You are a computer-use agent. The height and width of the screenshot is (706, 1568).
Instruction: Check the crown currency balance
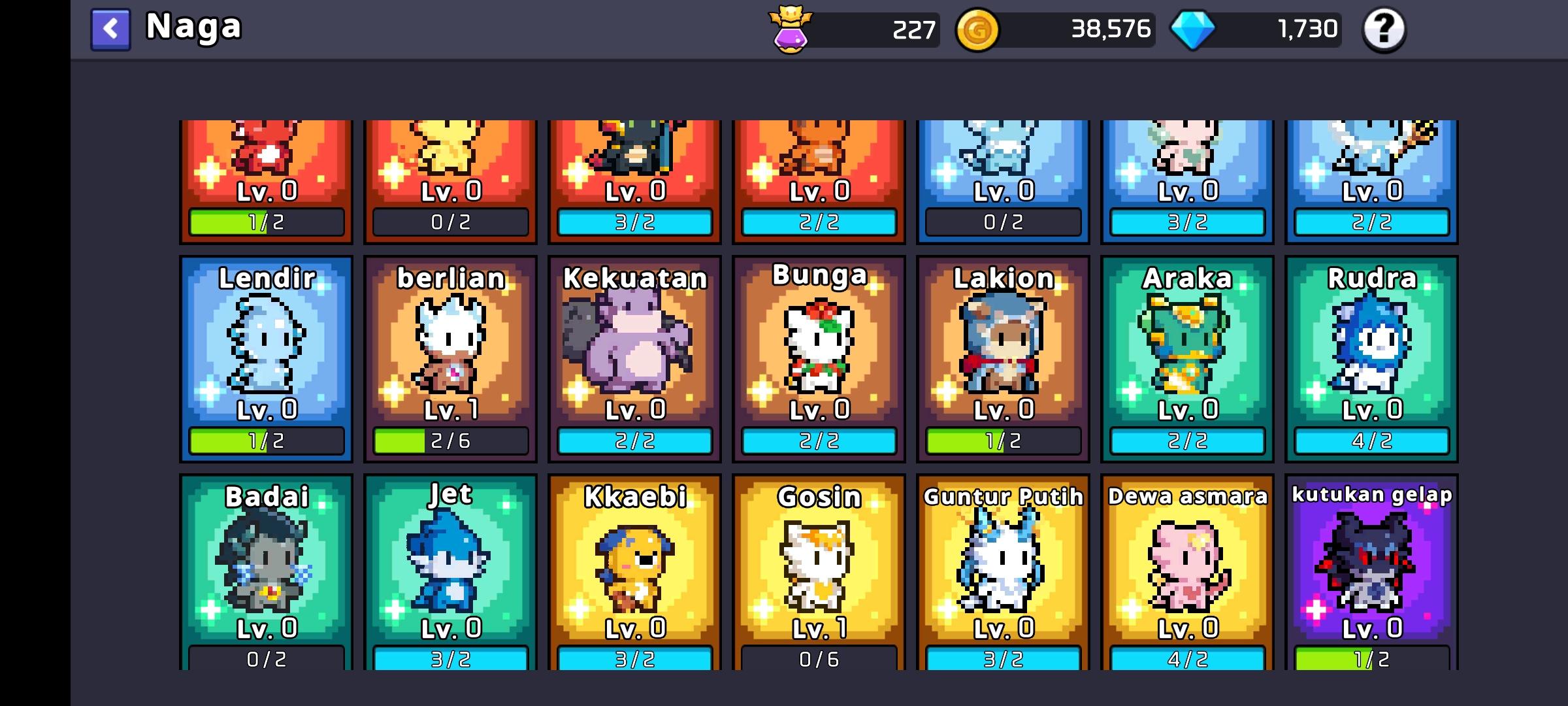853,29
